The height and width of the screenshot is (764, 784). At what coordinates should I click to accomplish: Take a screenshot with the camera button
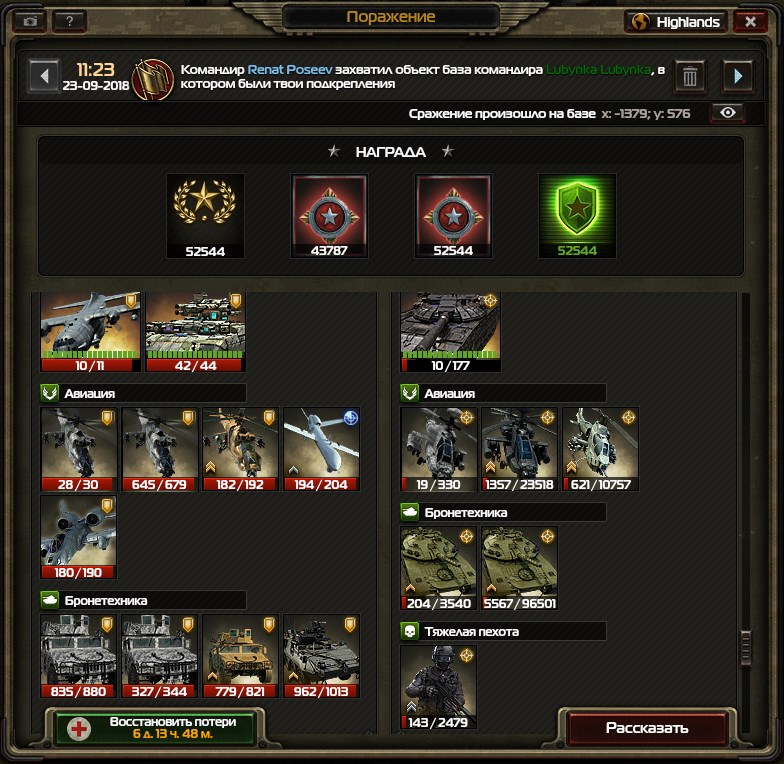31,21
